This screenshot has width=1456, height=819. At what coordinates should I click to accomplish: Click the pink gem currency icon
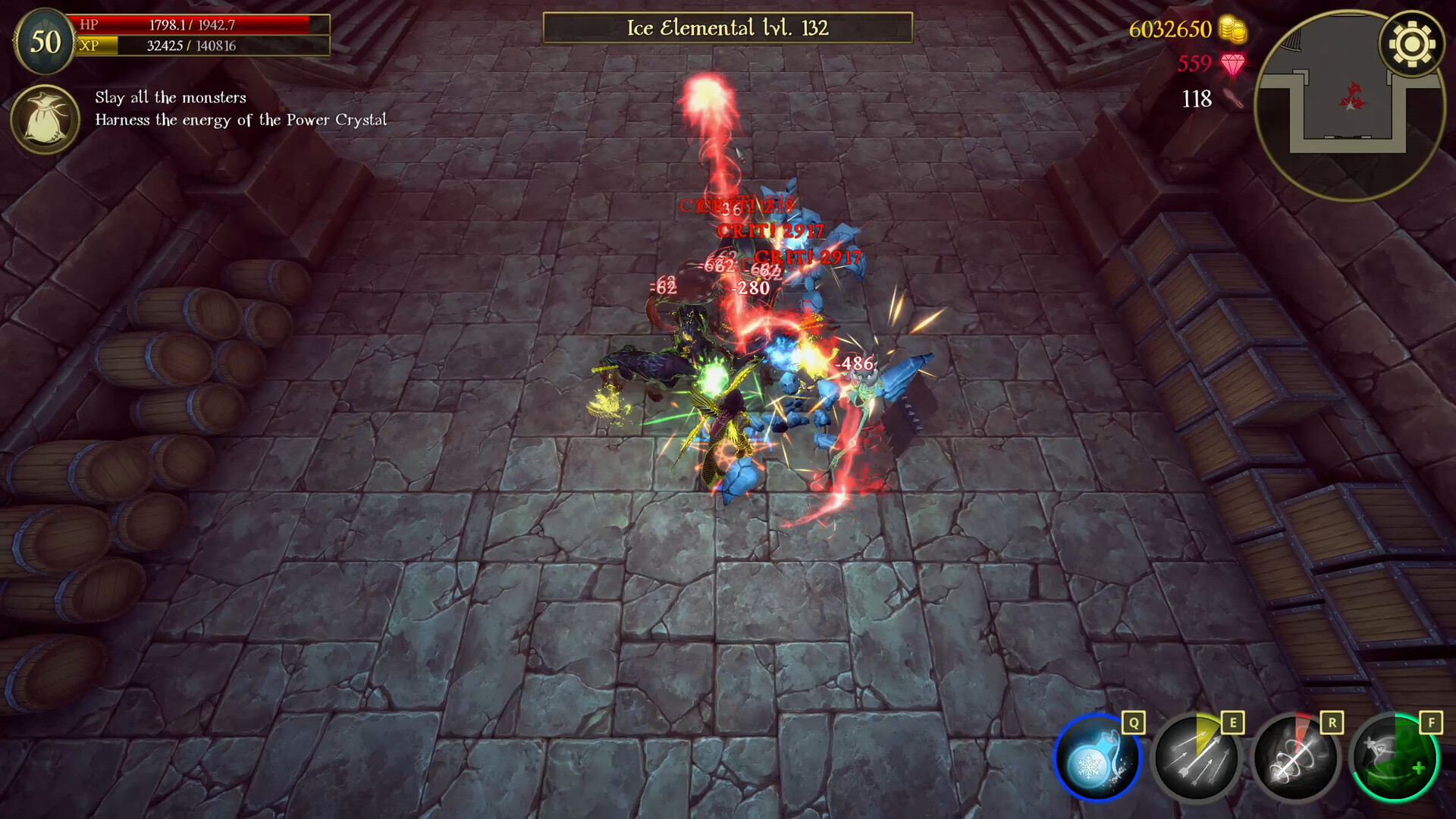click(x=1232, y=64)
